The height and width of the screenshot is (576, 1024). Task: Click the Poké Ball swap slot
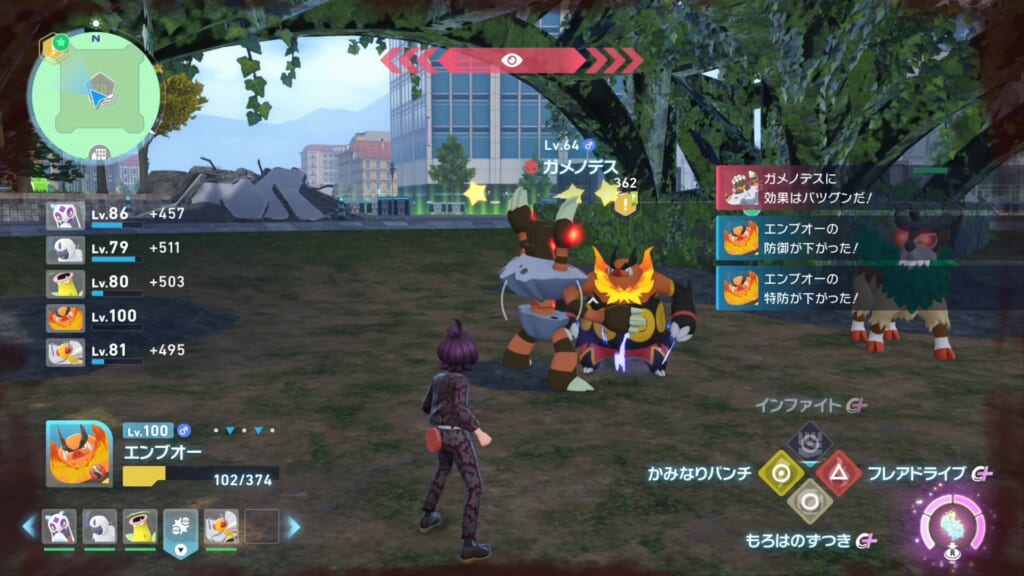click(181, 527)
